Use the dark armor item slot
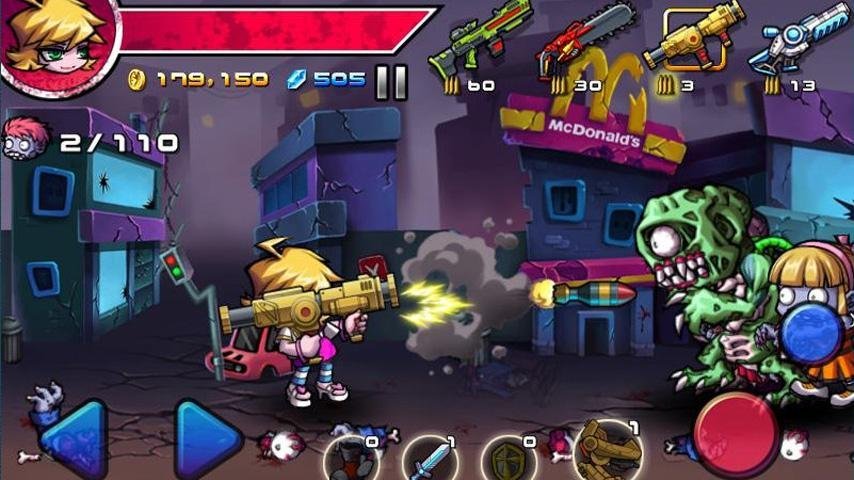The height and width of the screenshot is (480, 854). tap(353, 460)
